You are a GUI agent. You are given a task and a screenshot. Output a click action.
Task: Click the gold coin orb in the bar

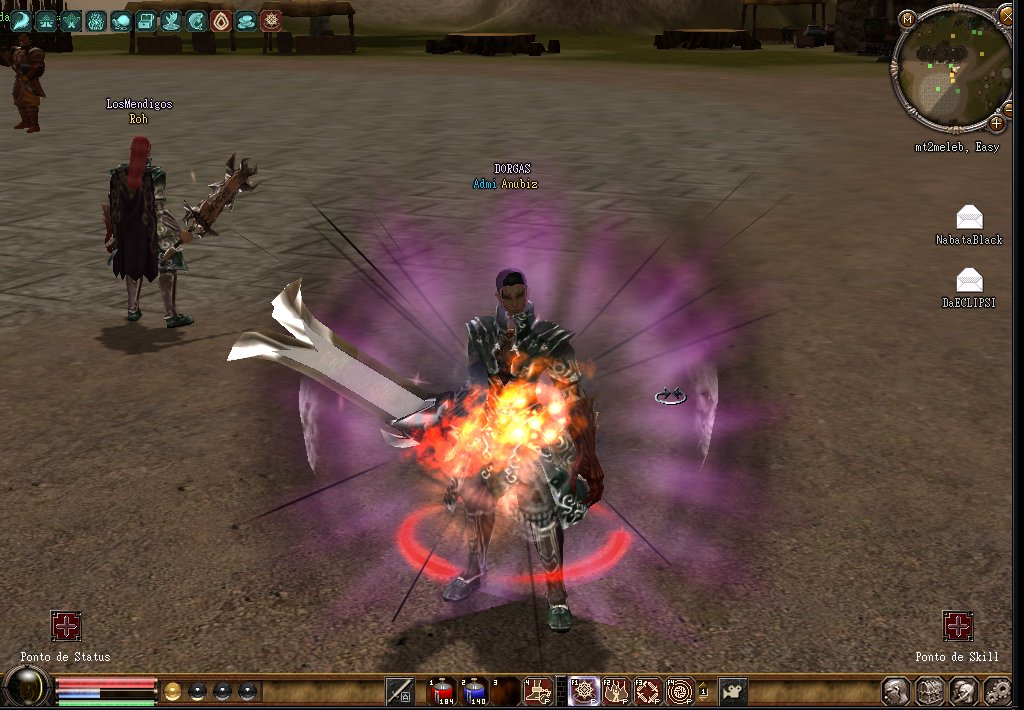(x=173, y=690)
